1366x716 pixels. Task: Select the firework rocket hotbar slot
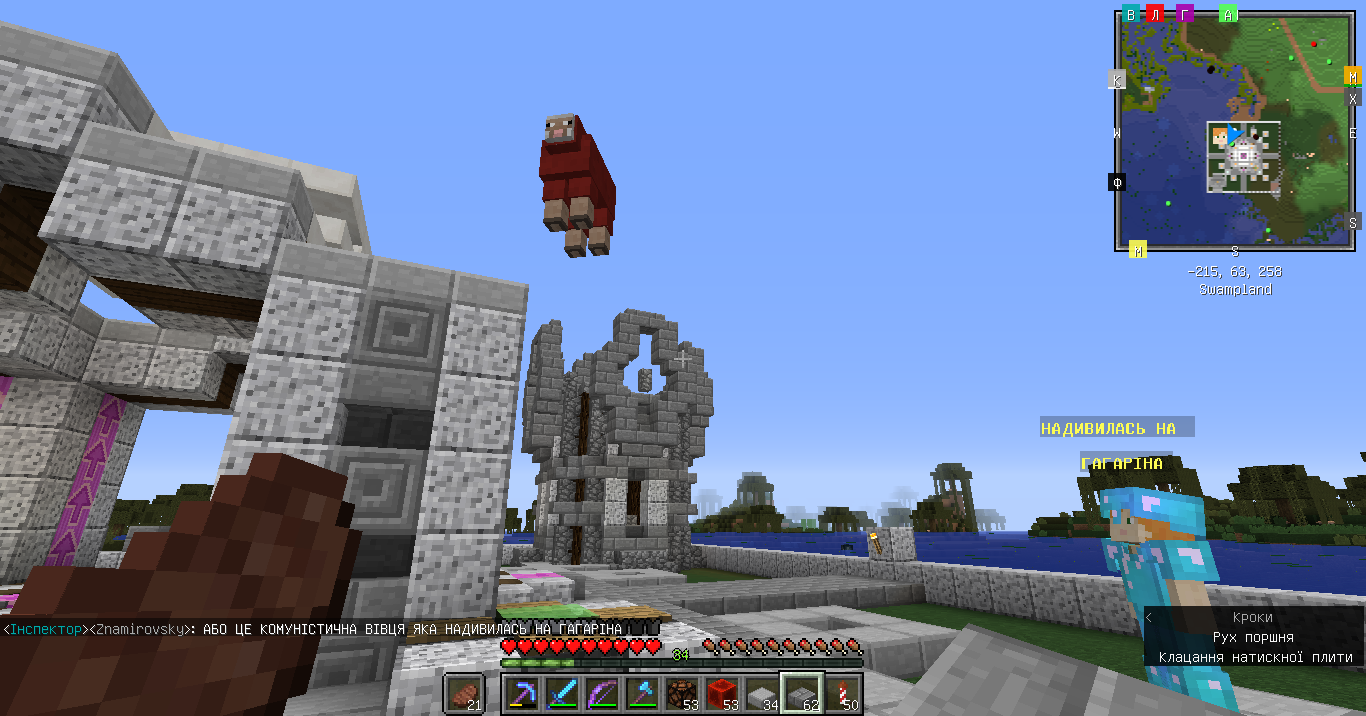click(x=842, y=693)
